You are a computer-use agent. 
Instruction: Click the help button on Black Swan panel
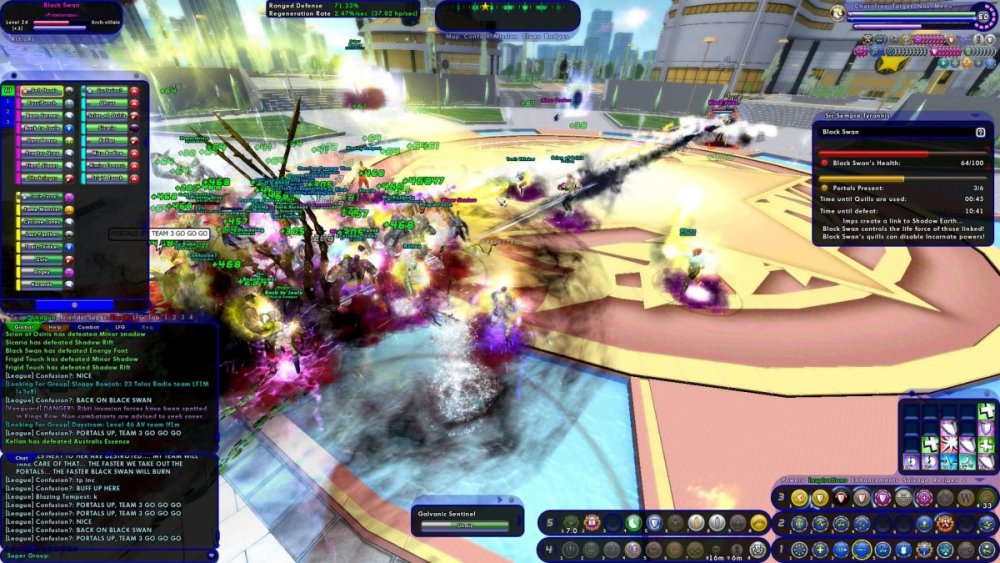point(980,132)
